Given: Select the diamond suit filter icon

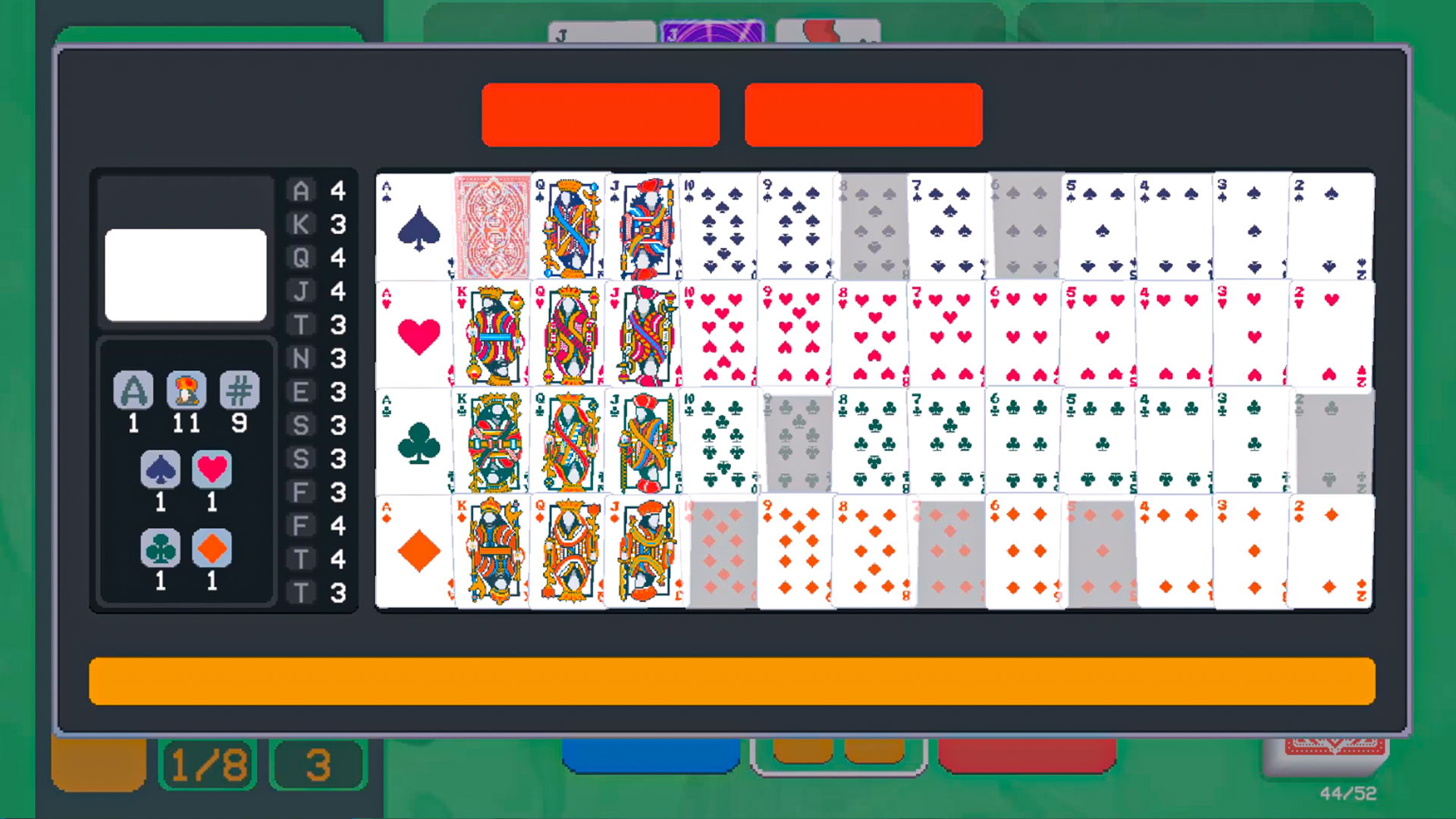Looking at the screenshot, I should click(x=212, y=549).
